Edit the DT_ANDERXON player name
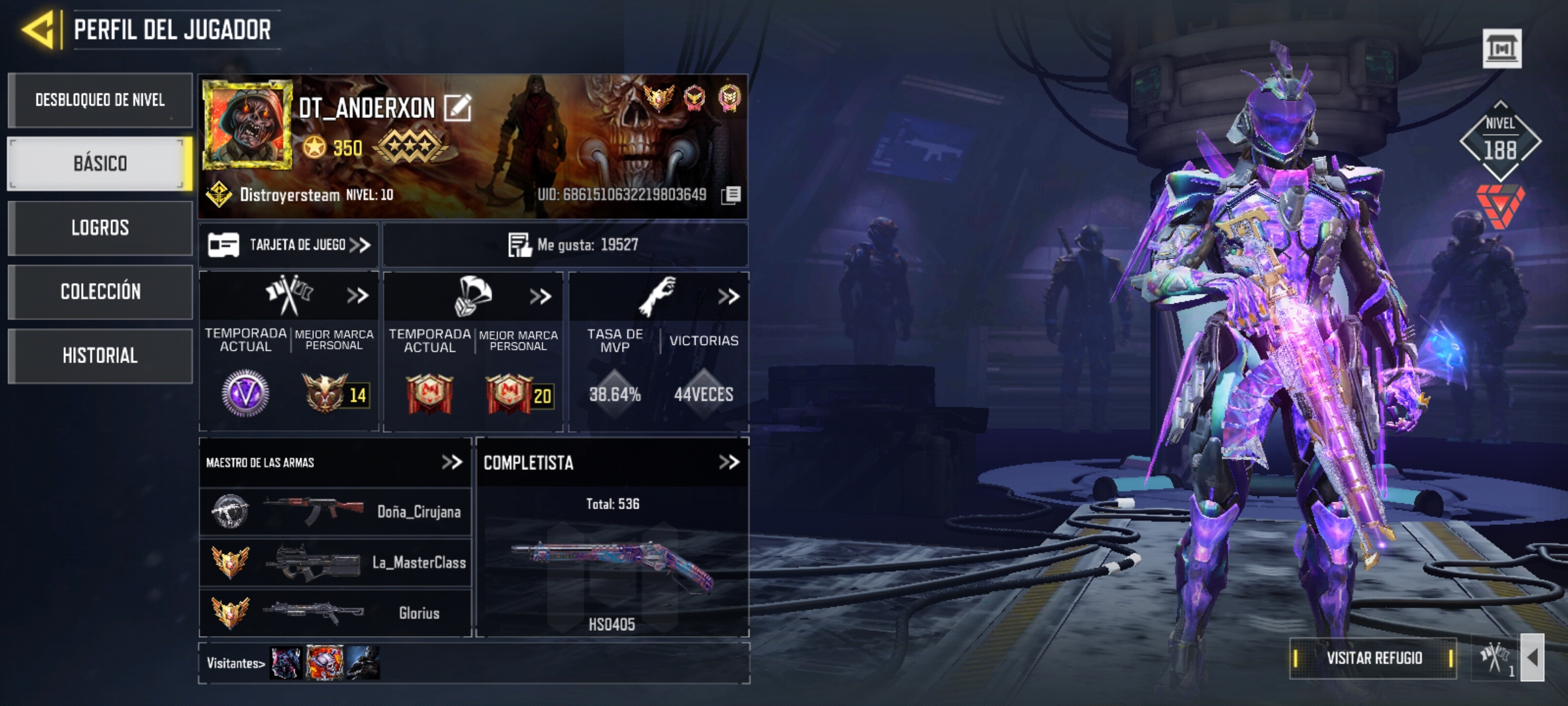Screen dimensions: 1568x706 point(457,108)
